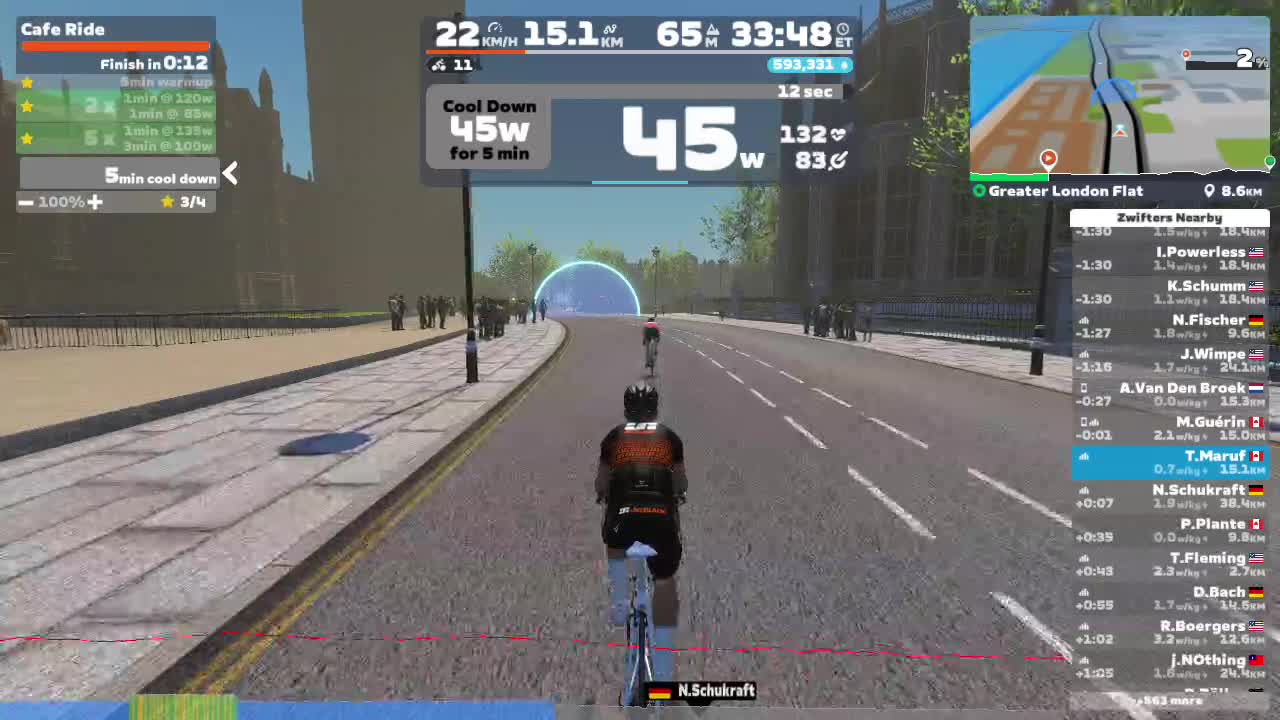
Task: Toggle the star on the 6x interval block
Action: pos(27,139)
